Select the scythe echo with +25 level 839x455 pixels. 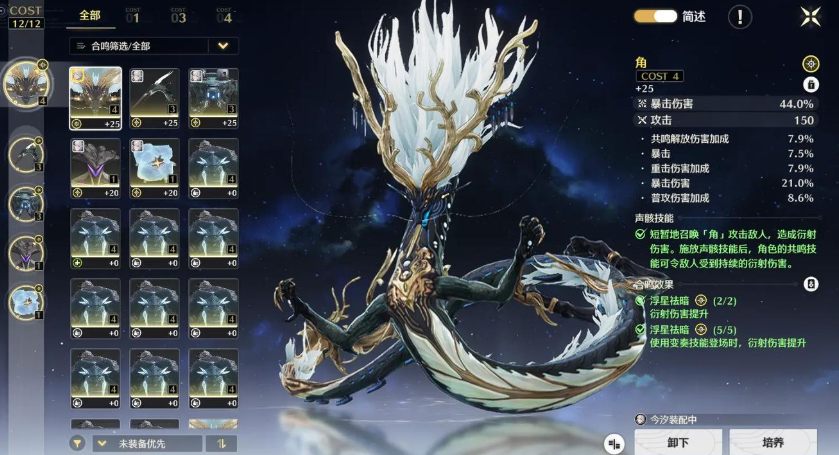click(x=154, y=98)
